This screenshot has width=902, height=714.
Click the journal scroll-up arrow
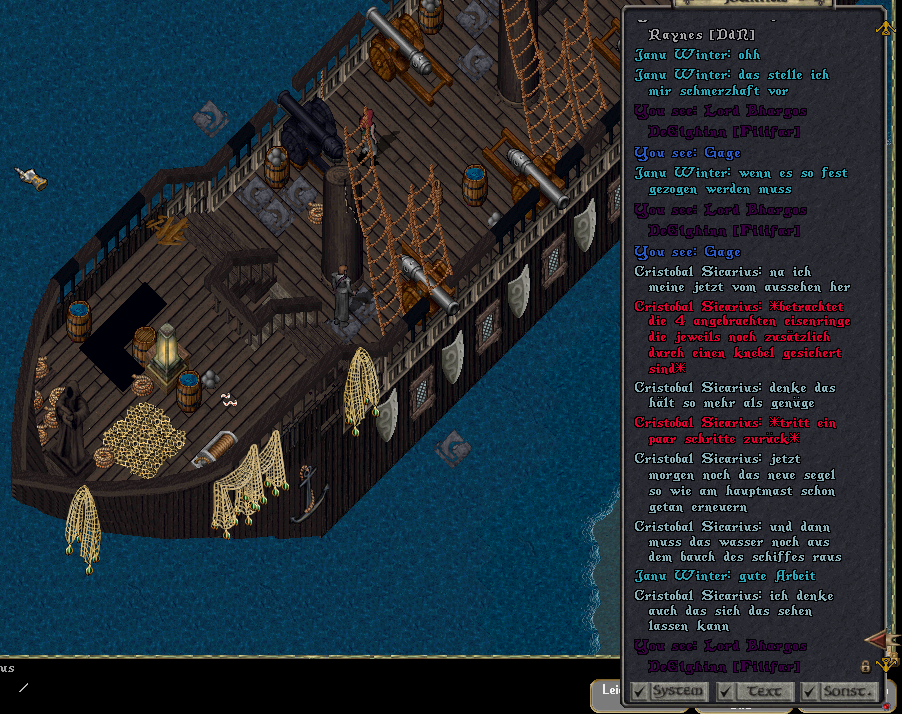(x=885, y=28)
